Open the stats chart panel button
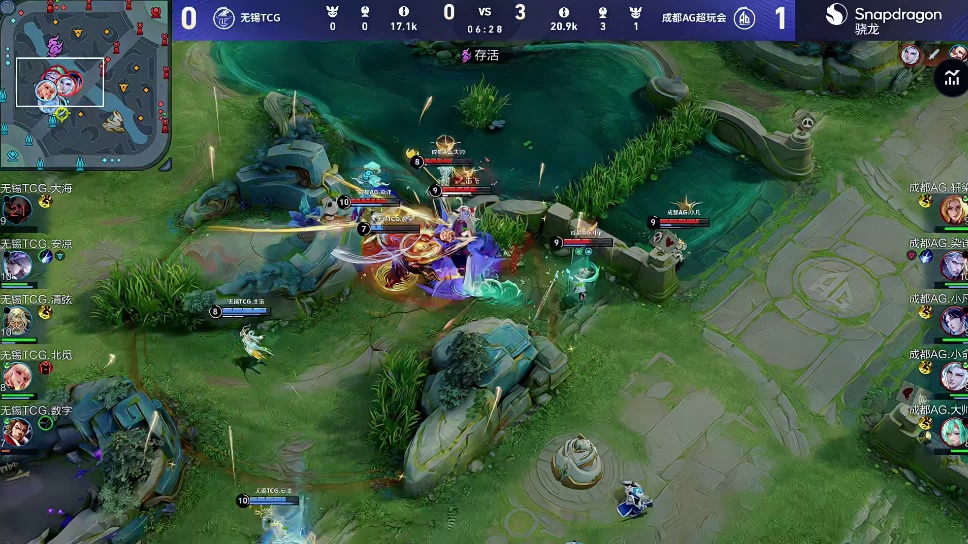Image resolution: width=968 pixels, height=544 pixels. [951, 79]
